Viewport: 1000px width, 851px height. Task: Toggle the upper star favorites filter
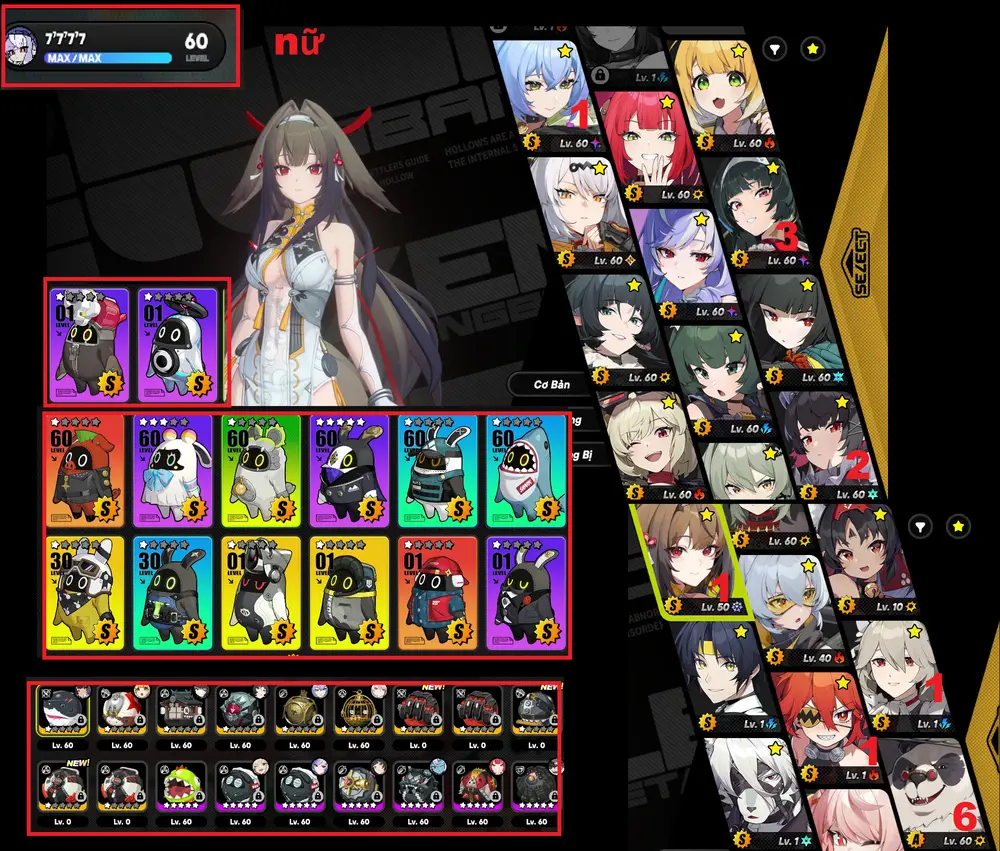[x=813, y=48]
